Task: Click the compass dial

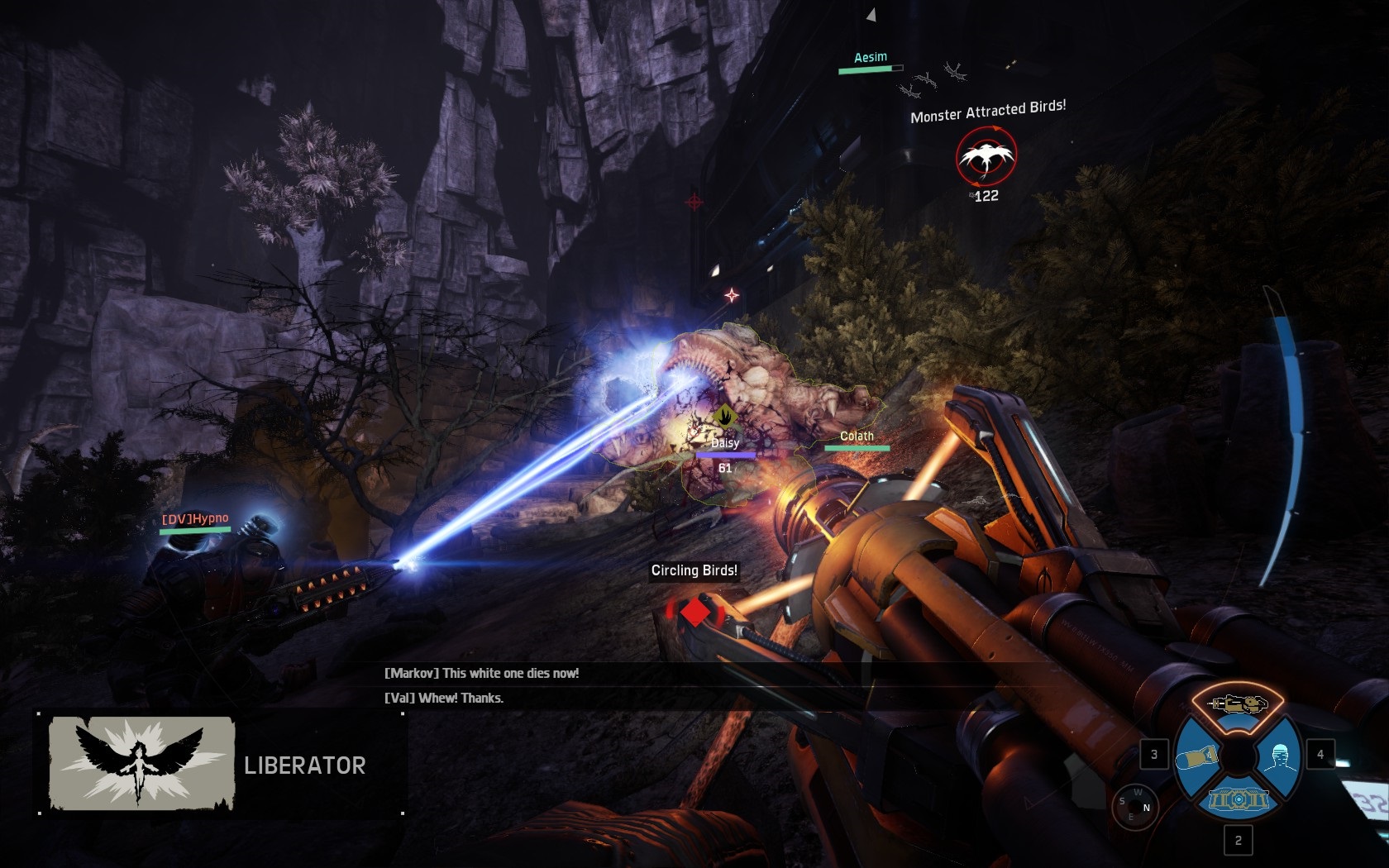Action: click(x=1135, y=806)
